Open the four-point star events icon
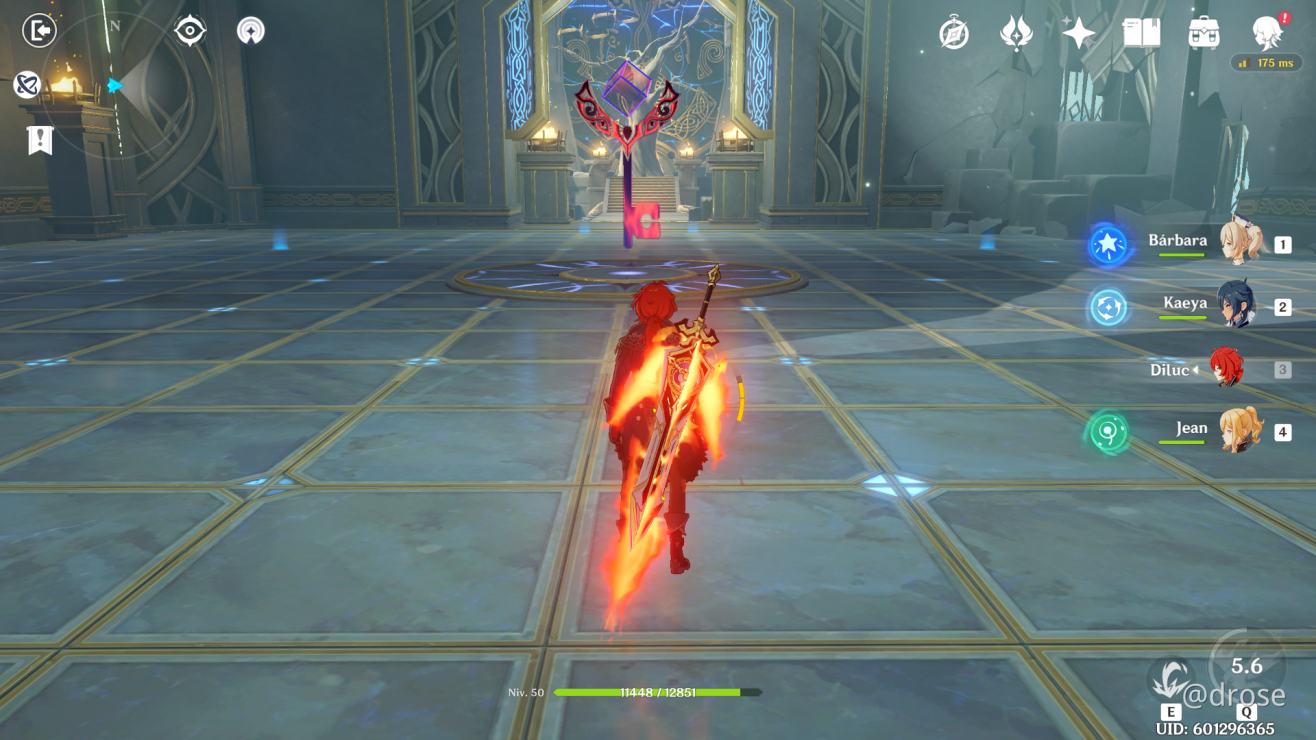 (1078, 33)
